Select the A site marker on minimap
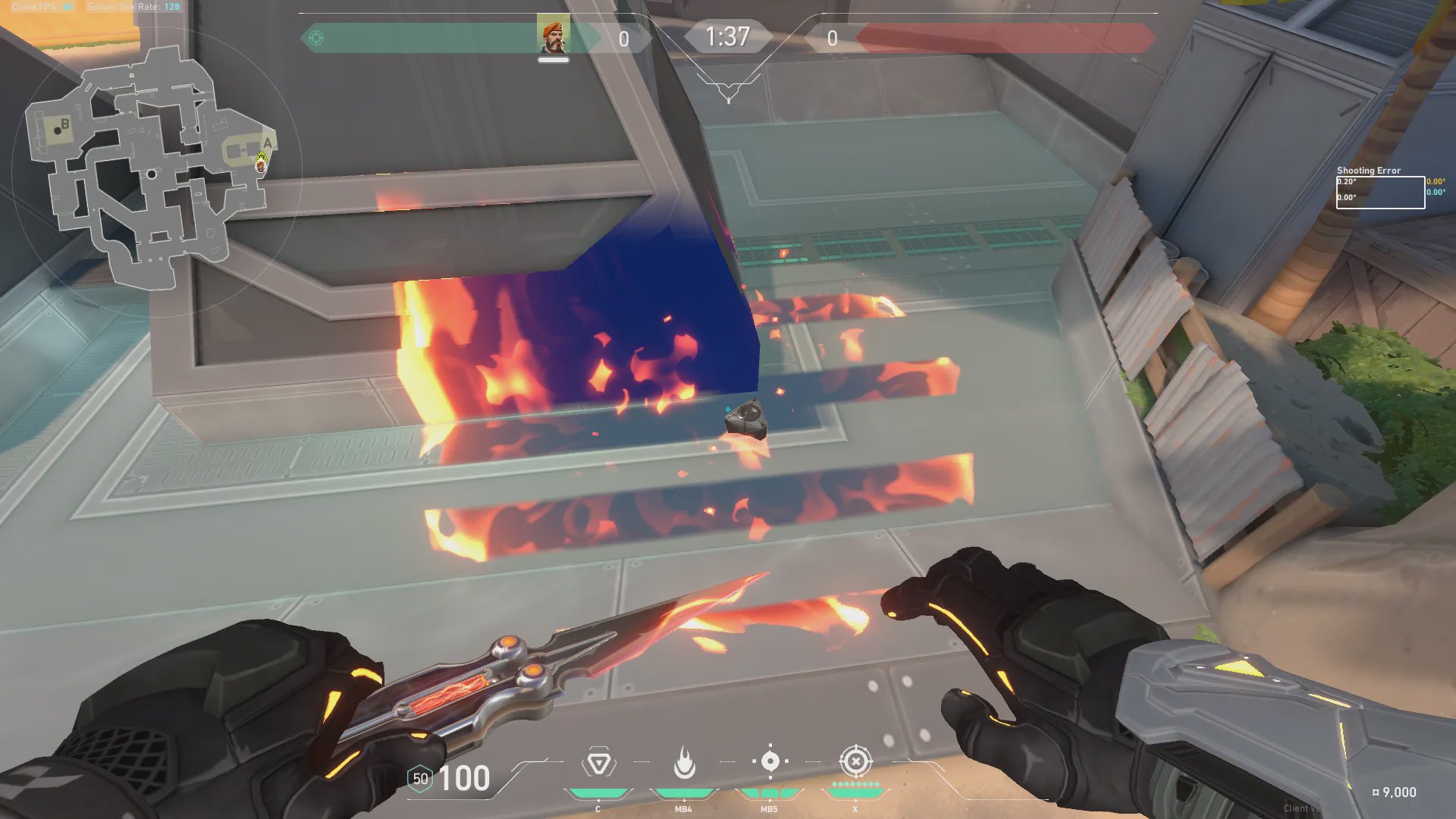The width and height of the screenshot is (1456, 819). 267,143
